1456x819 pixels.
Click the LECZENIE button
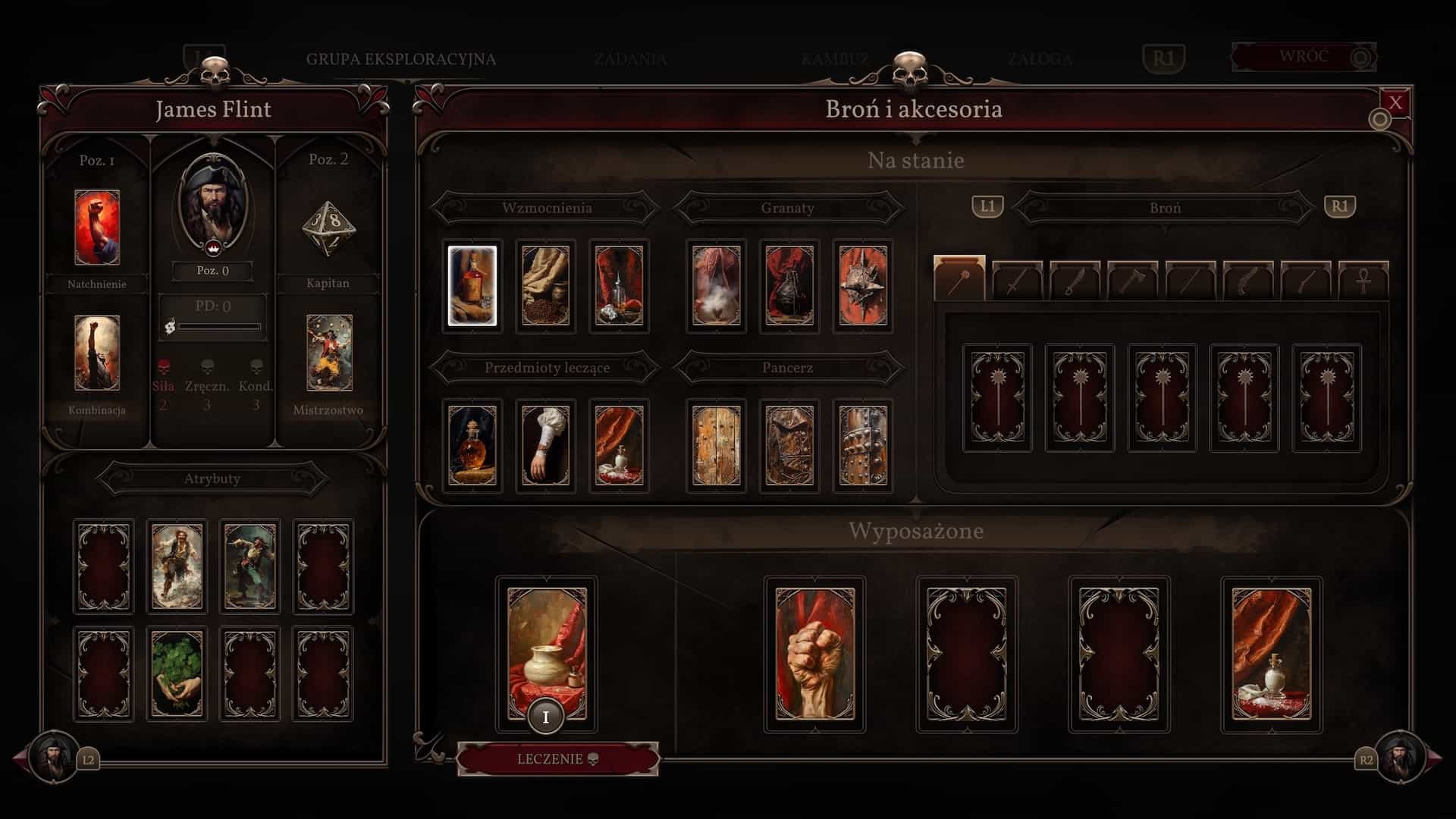coord(557,759)
